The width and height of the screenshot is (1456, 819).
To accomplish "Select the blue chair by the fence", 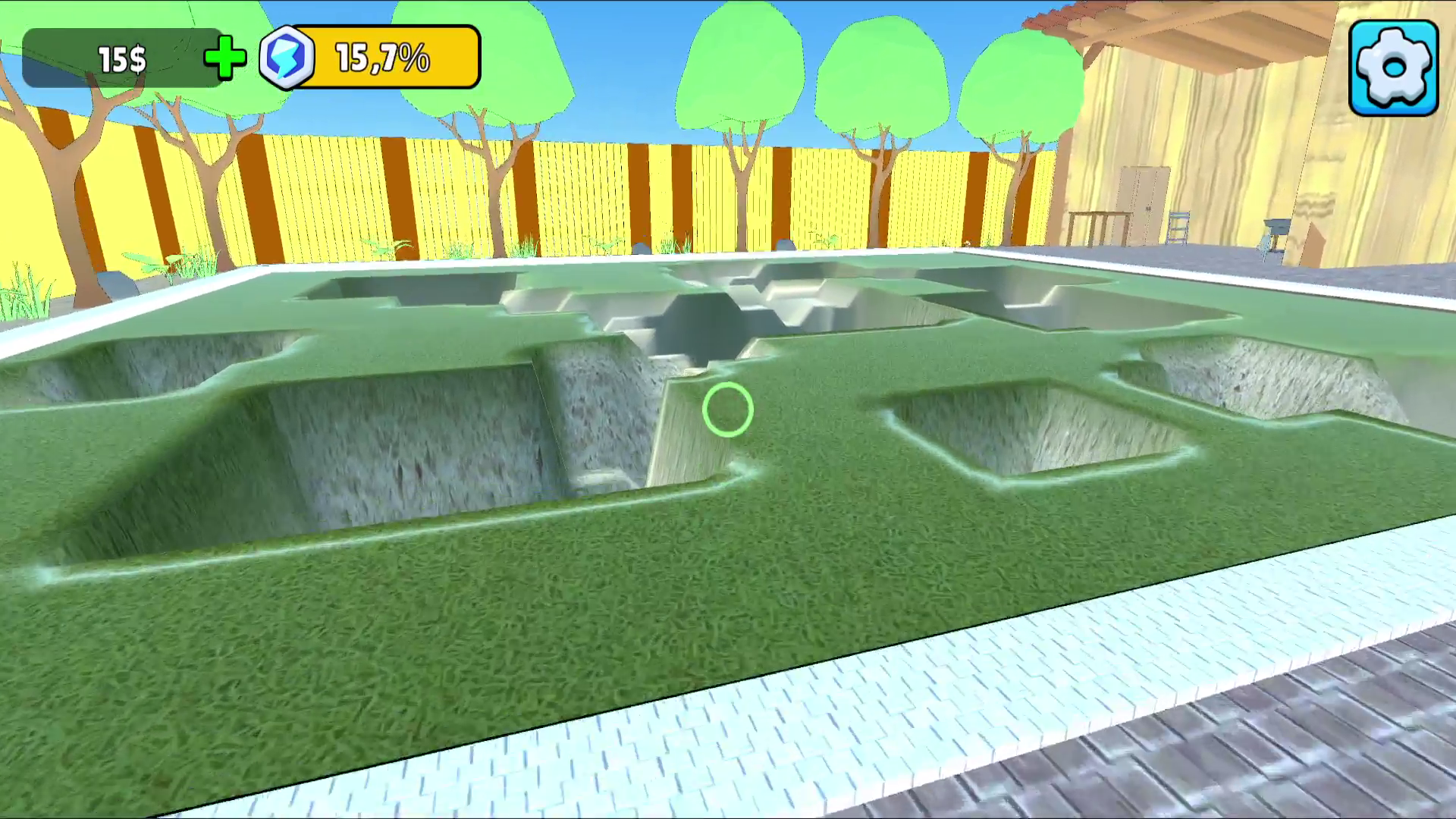I will coord(1178,227).
